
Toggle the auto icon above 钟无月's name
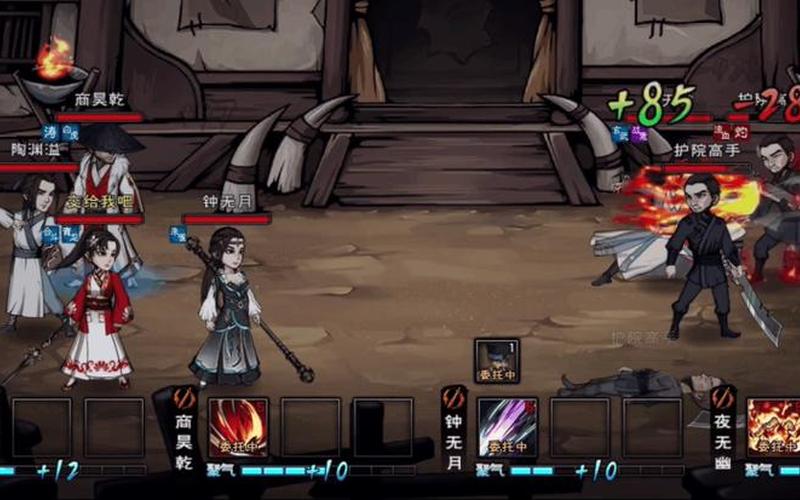(x=454, y=398)
